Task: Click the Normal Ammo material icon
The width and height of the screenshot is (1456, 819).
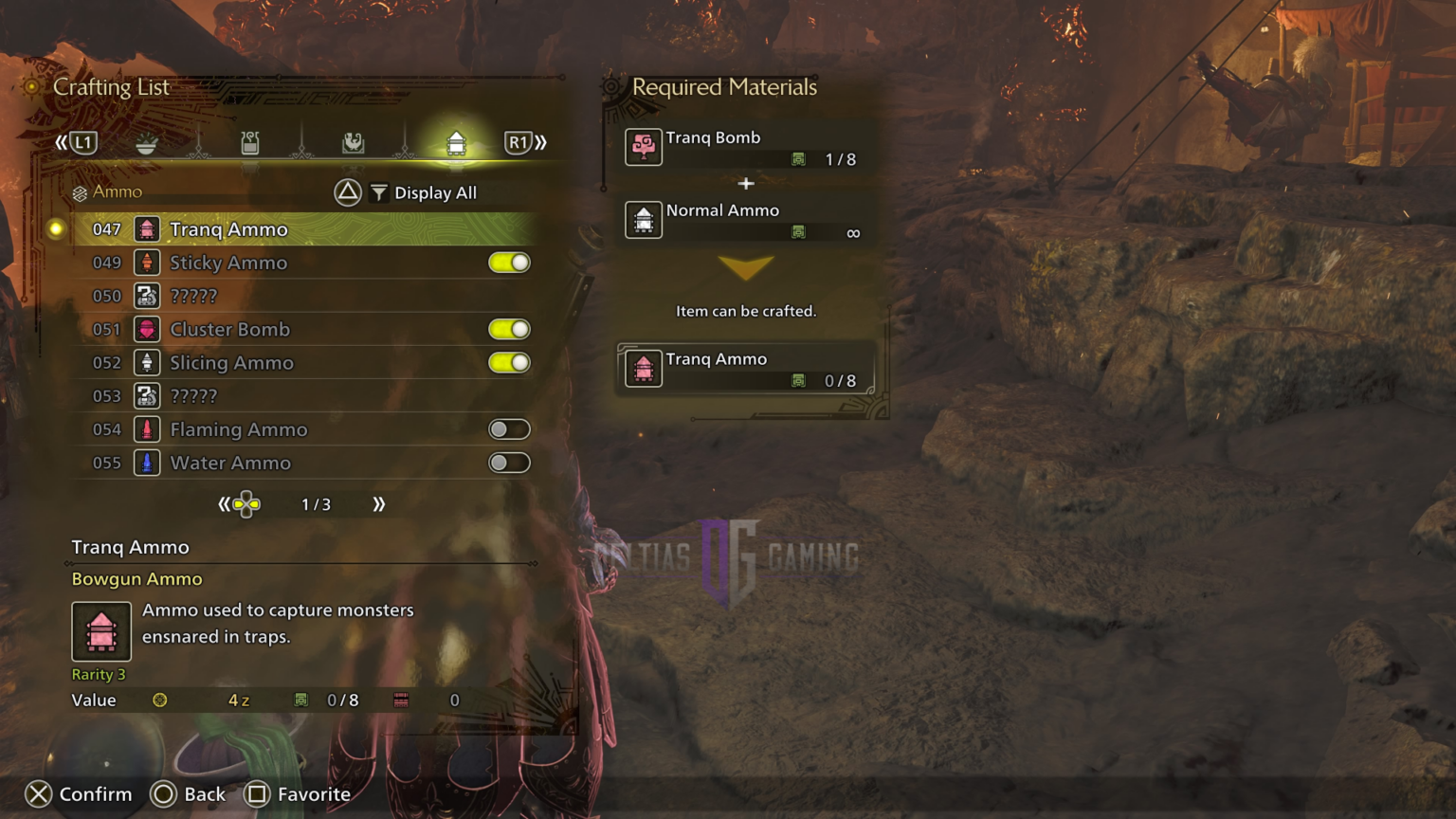Action: tap(644, 220)
